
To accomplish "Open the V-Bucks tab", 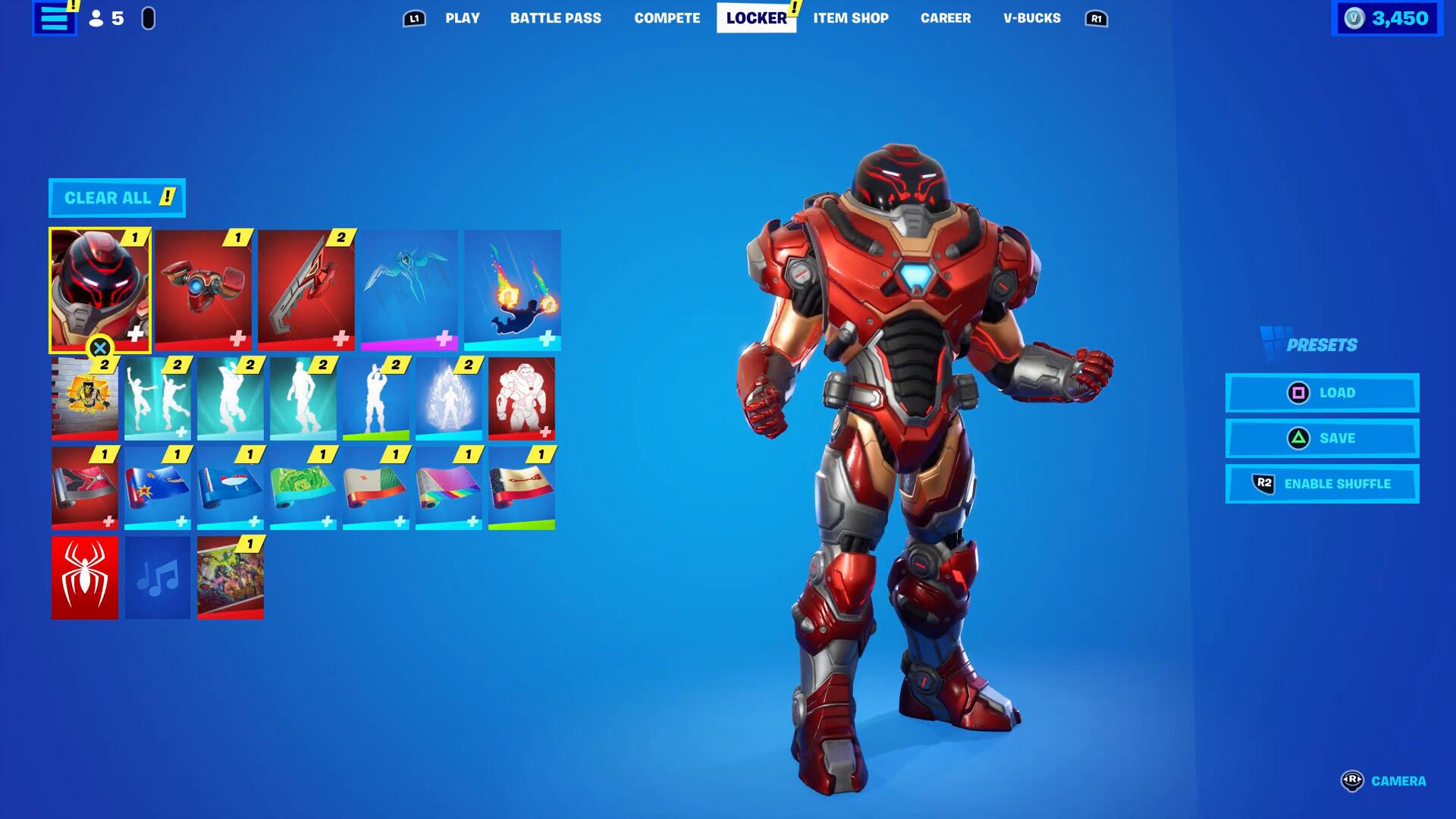I will (1031, 18).
